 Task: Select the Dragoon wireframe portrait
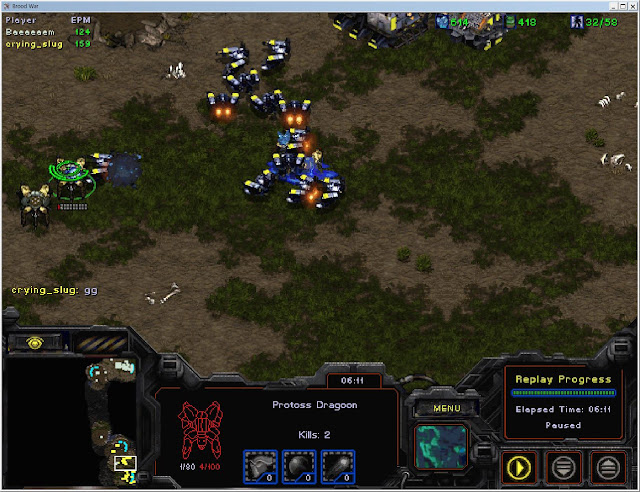[x=200, y=427]
